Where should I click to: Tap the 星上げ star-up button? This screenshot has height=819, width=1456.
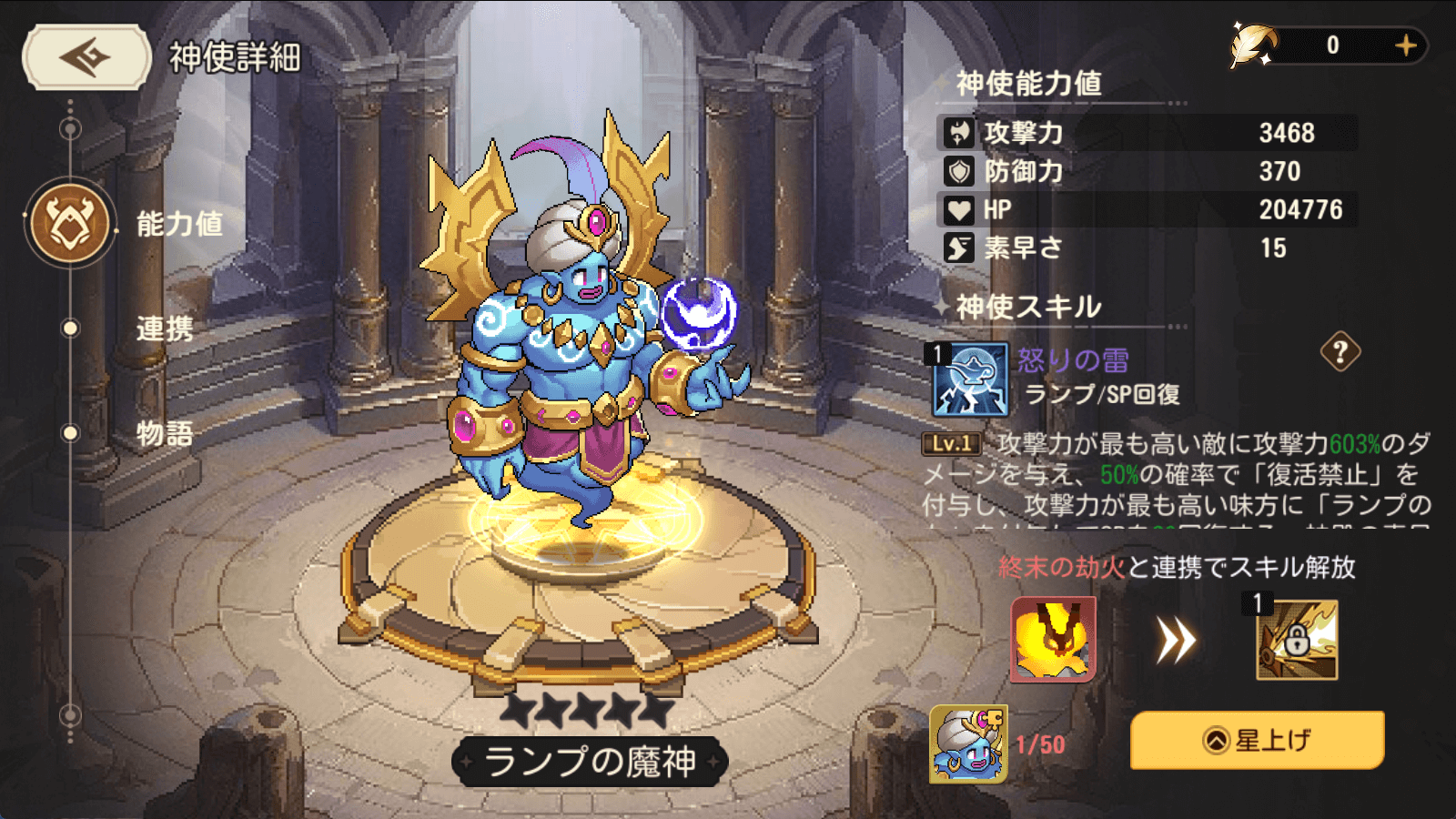[1257, 741]
